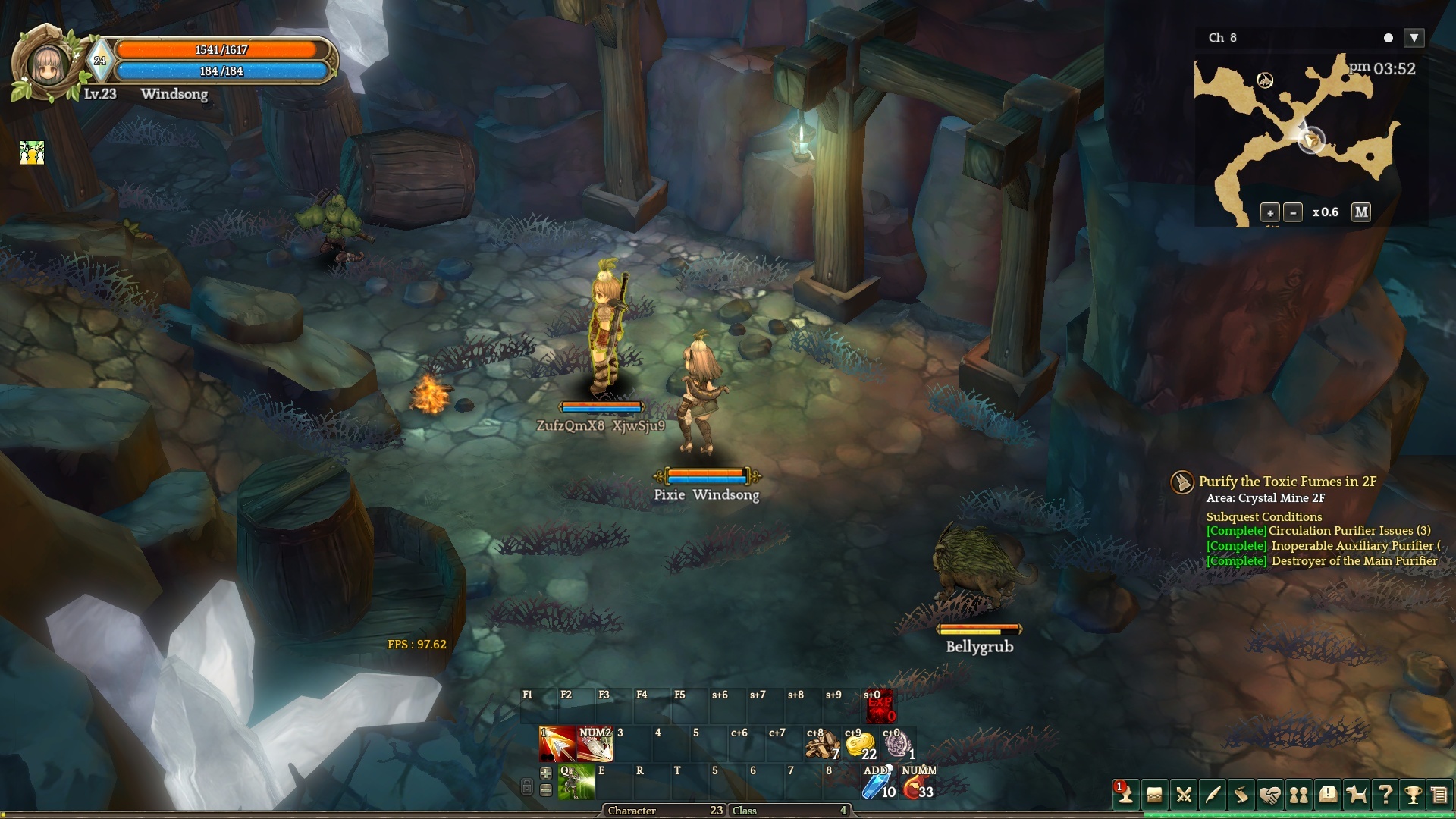Open the crossed swords skill menu

point(1184,795)
